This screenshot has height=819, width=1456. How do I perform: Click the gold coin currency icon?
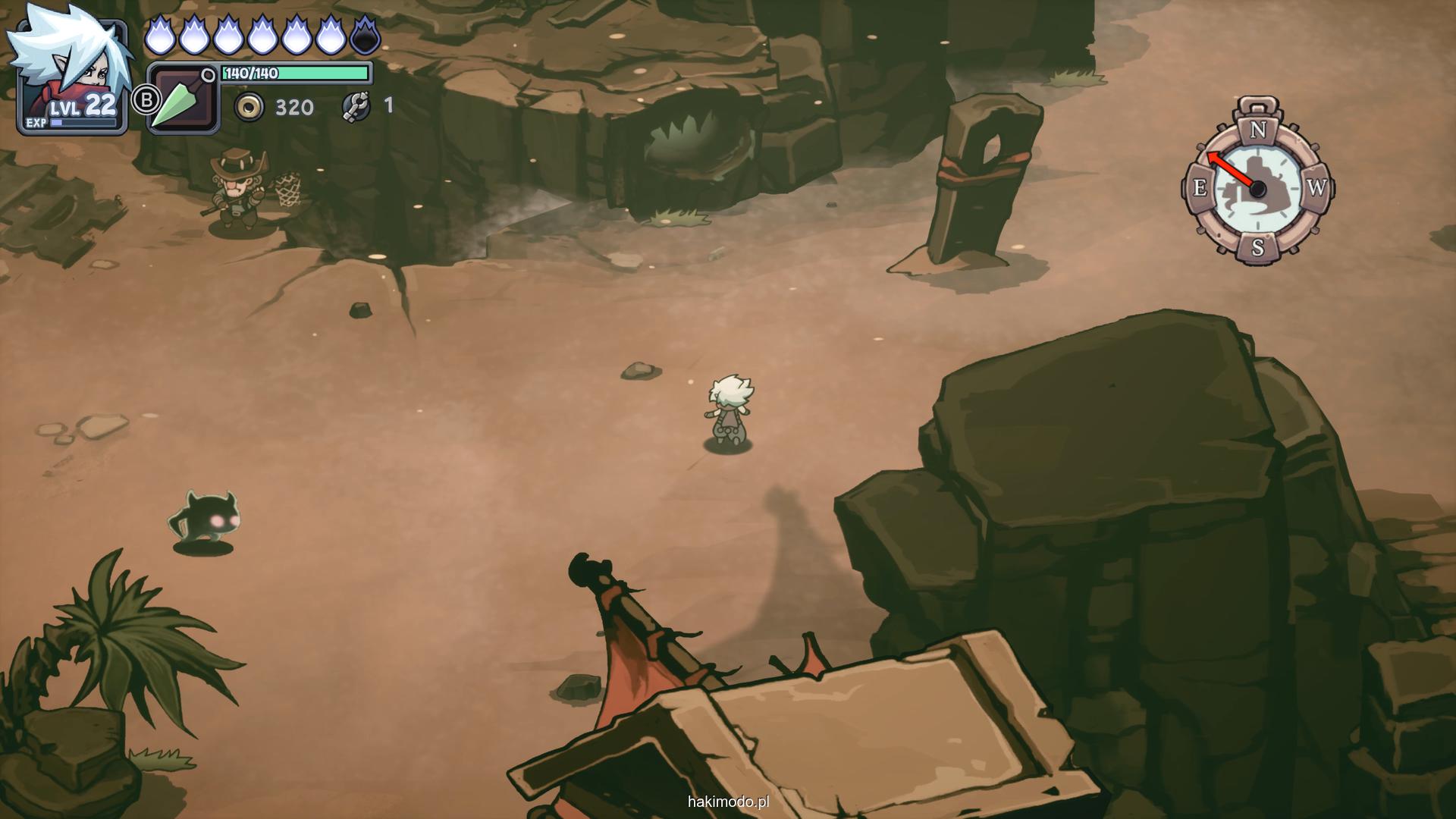249,108
